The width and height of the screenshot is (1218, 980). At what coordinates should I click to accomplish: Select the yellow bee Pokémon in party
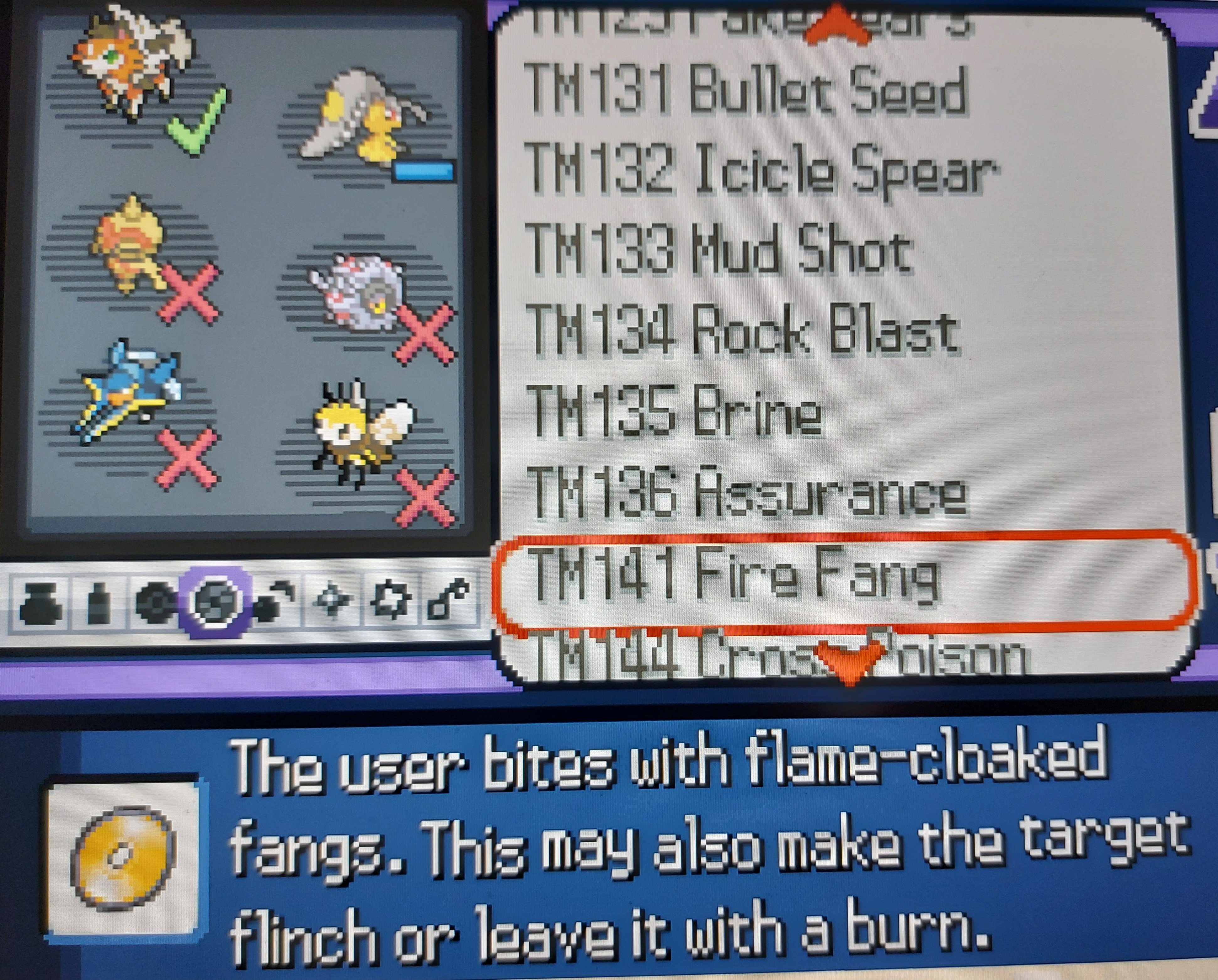(361, 432)
